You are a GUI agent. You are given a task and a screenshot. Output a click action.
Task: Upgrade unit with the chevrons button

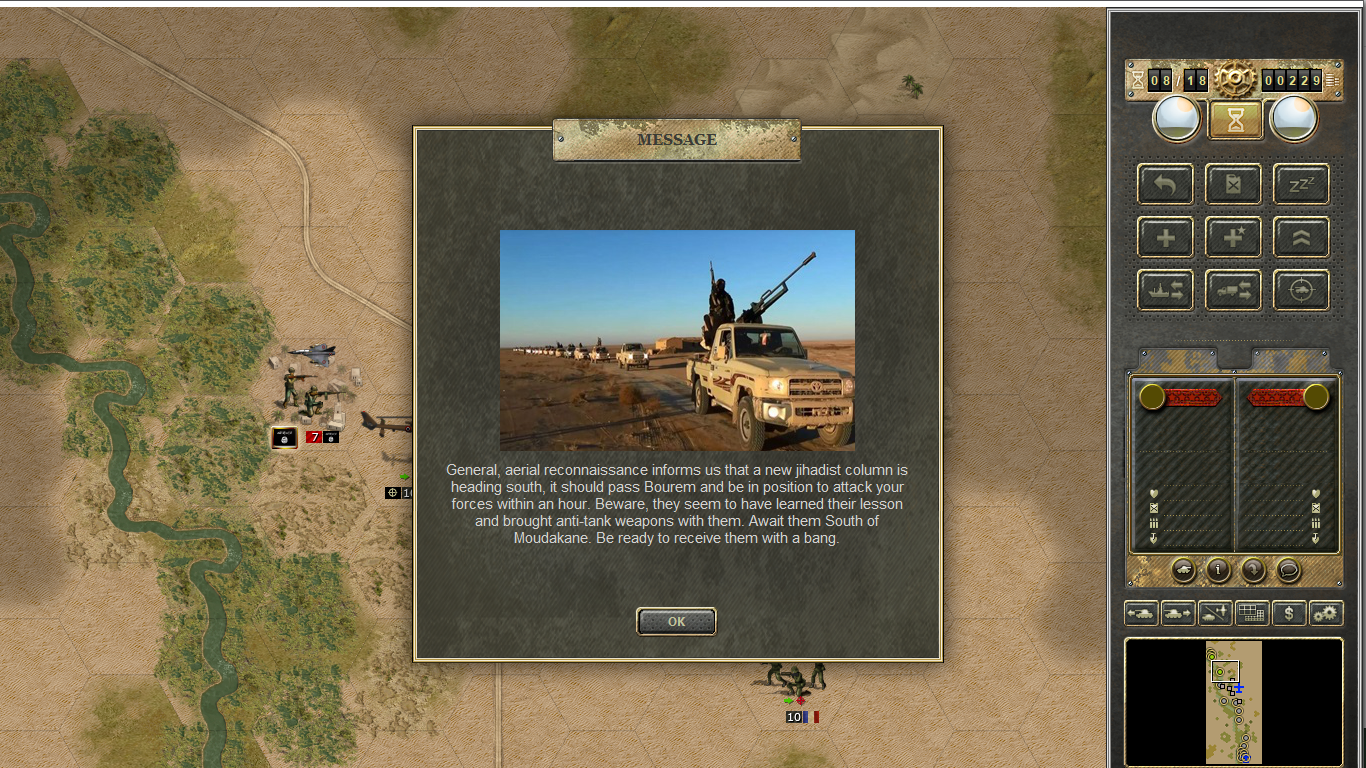pyautogui.click(x=1301, y=238)
